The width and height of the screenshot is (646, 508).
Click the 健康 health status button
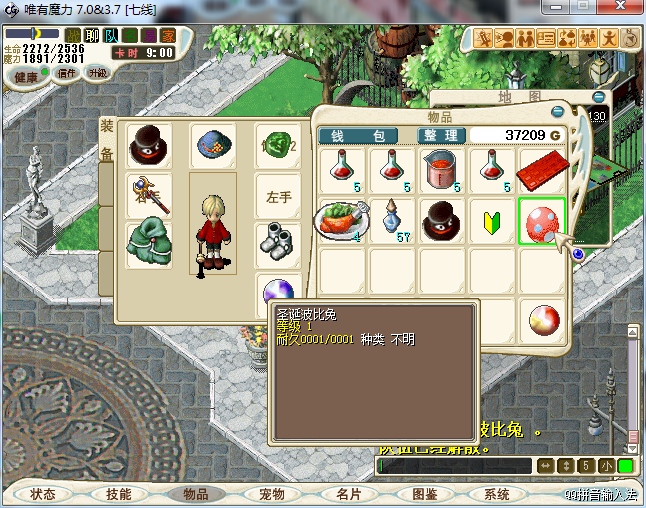pos(26,77)
